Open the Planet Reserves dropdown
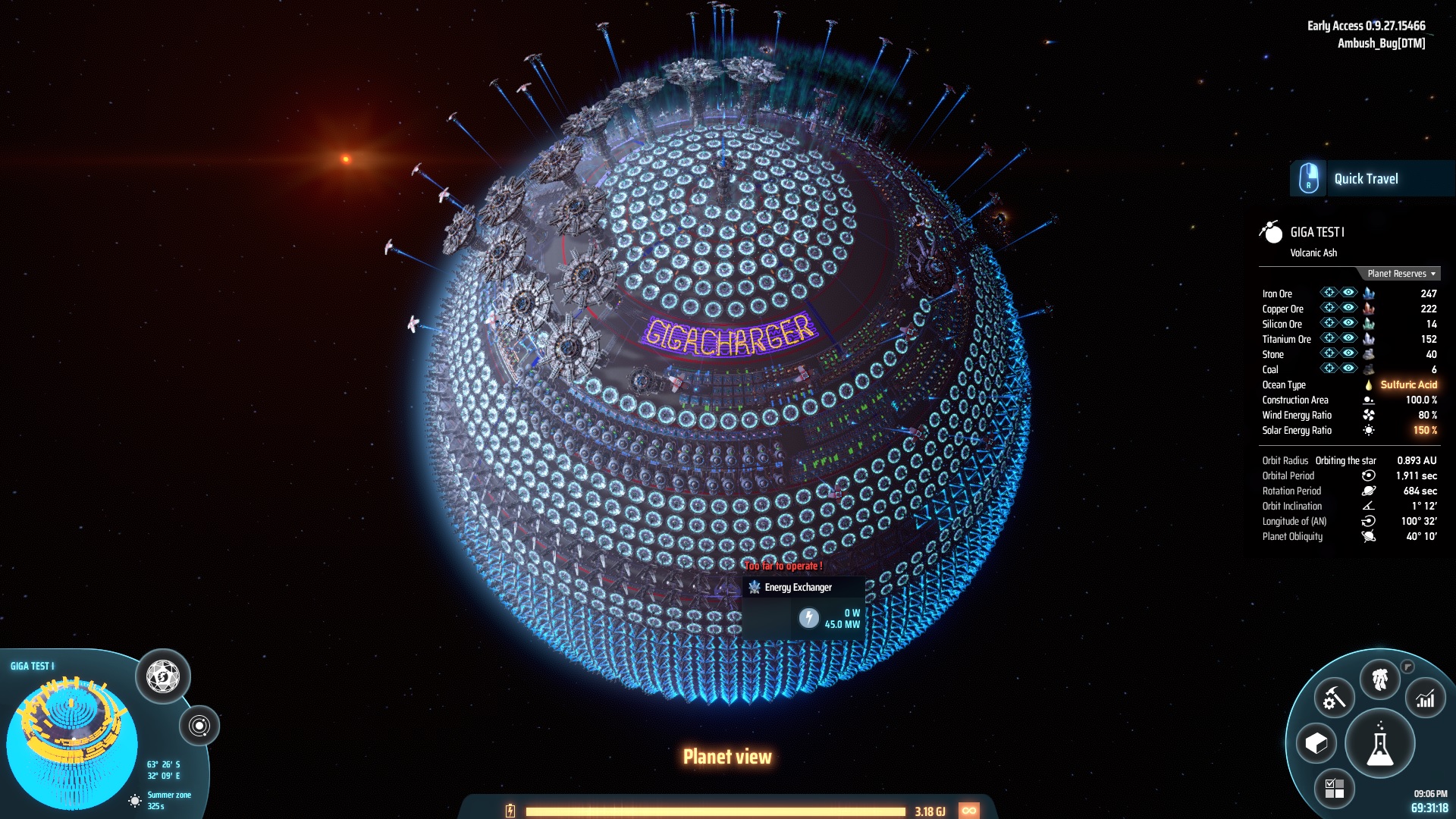 (1399, 274)
